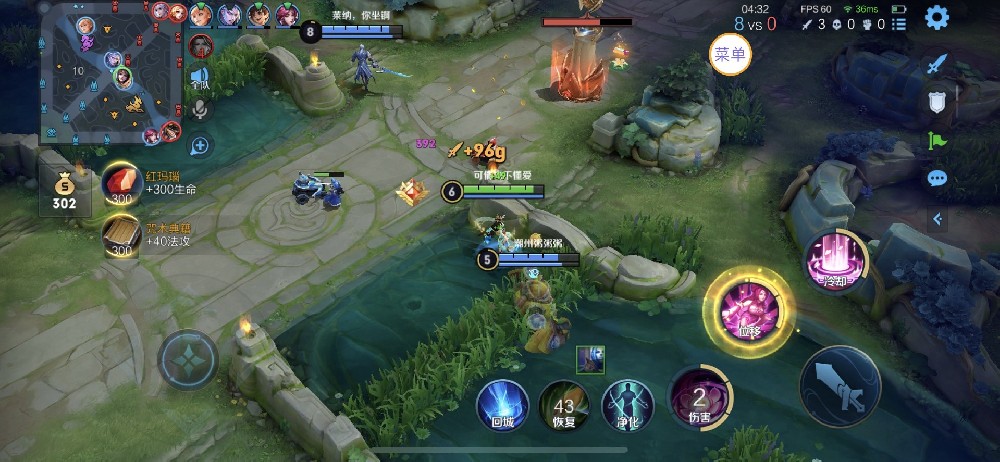Tap the 菜单 menu button

coord(730,54)
